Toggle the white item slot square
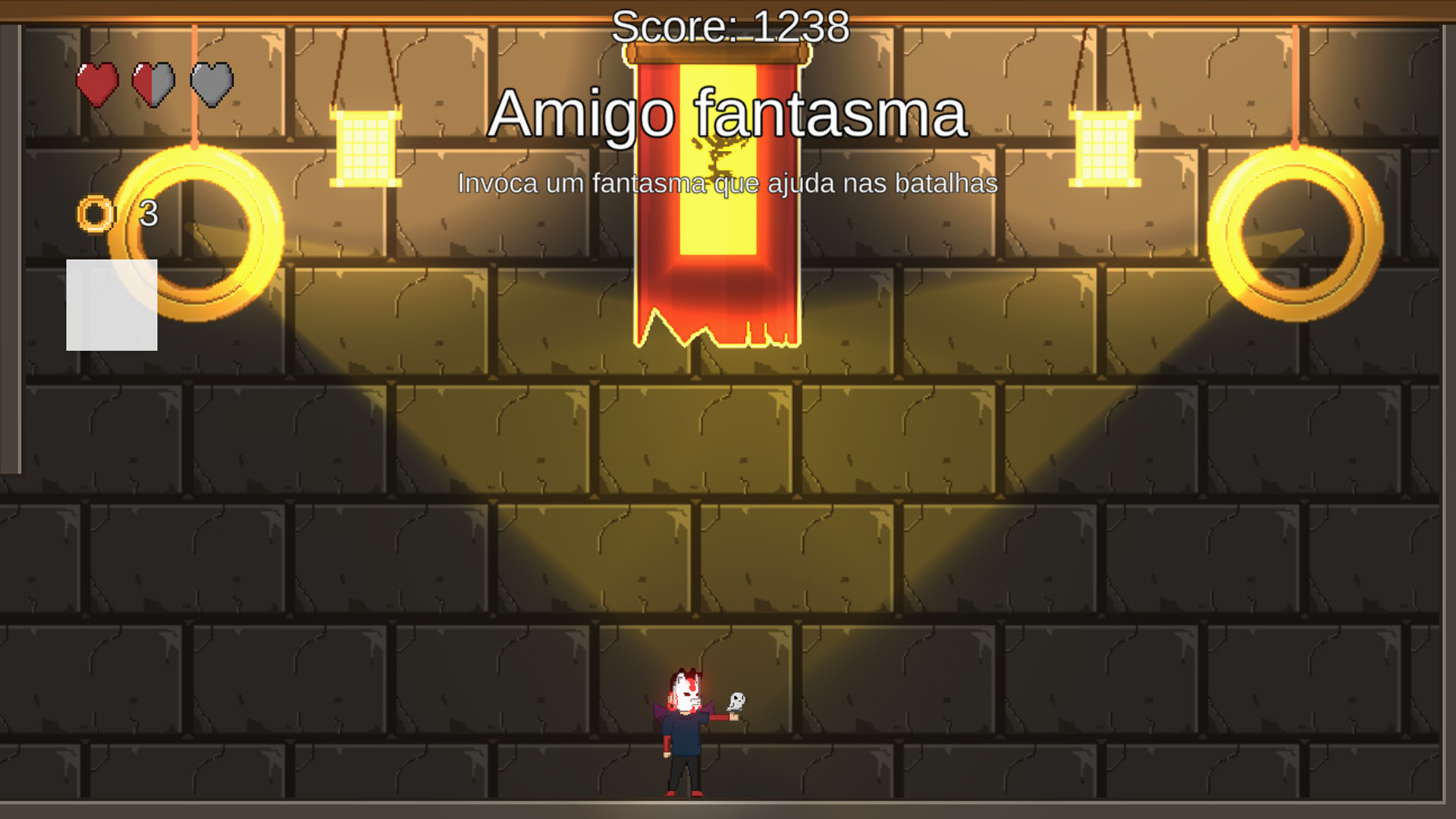 point(111,306)
